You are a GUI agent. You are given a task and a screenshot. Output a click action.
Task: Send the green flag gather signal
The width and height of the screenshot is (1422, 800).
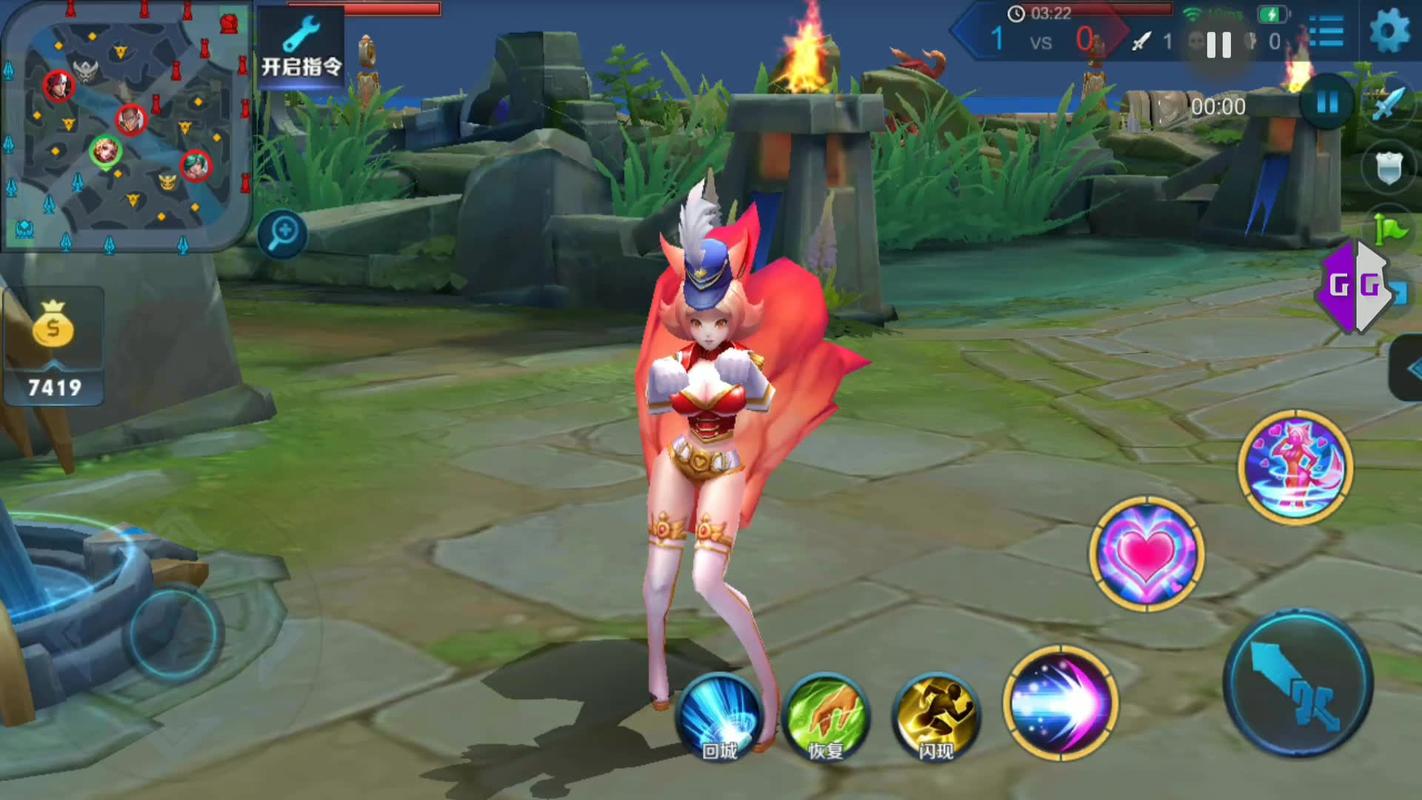1390,230
